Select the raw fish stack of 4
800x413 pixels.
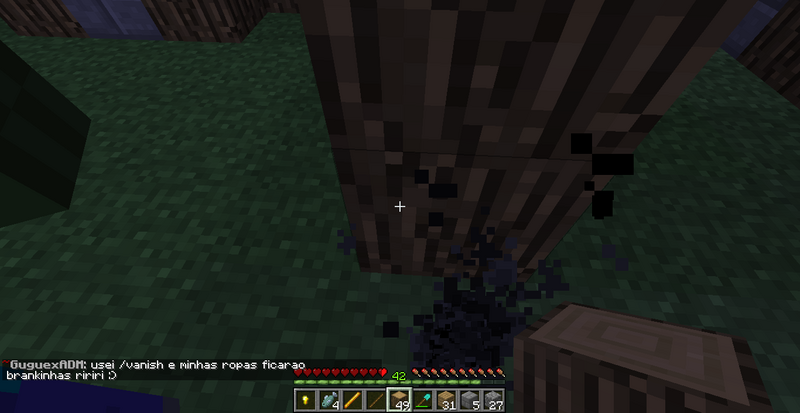328,400
